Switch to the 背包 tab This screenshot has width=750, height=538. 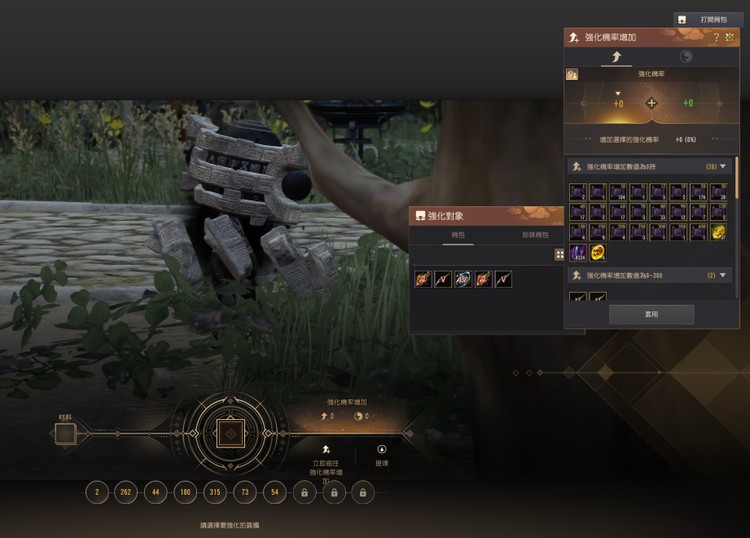(x=457, y=236)
